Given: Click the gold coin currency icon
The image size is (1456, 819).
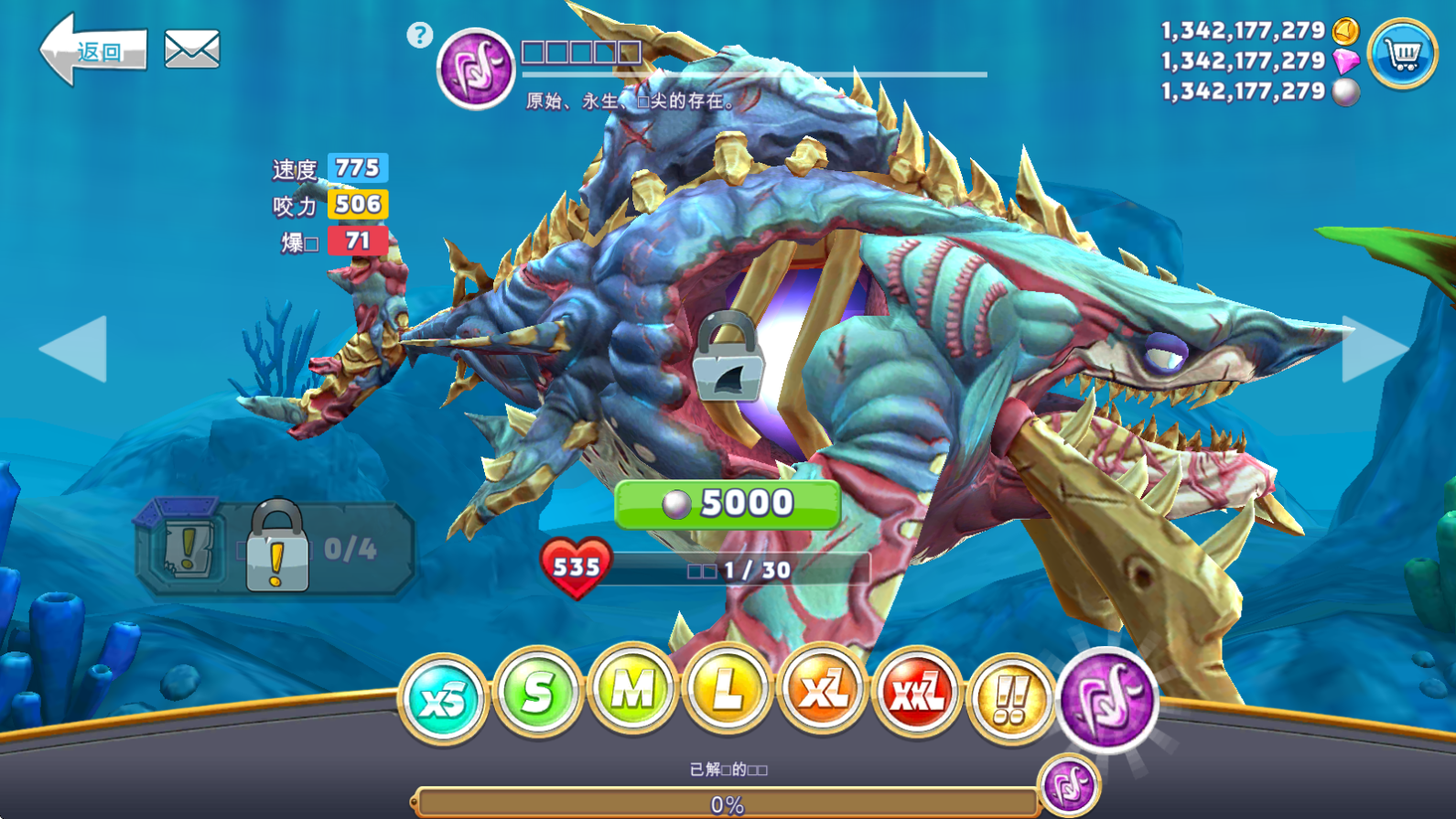Looking at the screenshot, I should 1345,30.
